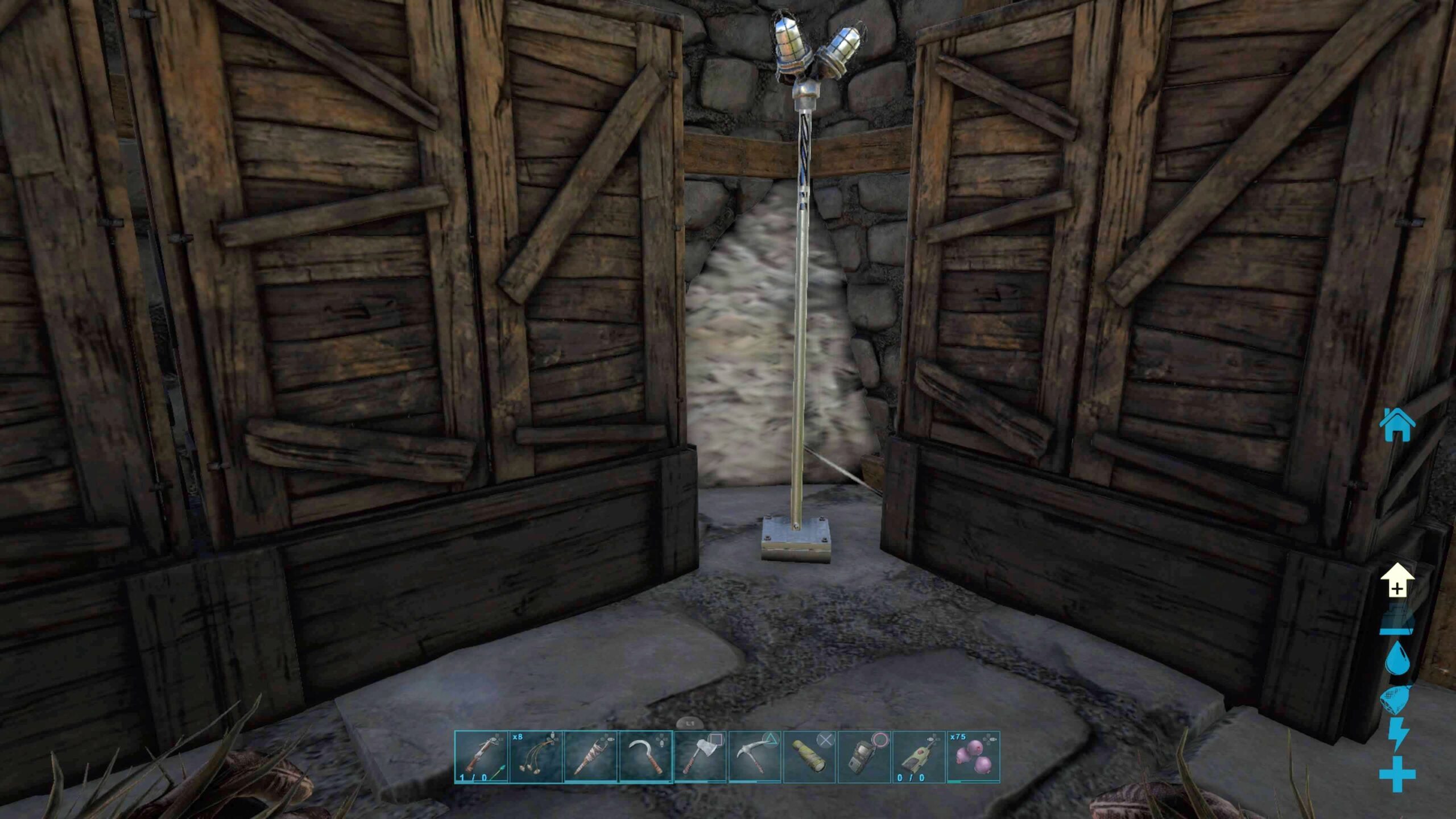
Task: Select the crossbow hotbar slot
Action: pos(481,757)
